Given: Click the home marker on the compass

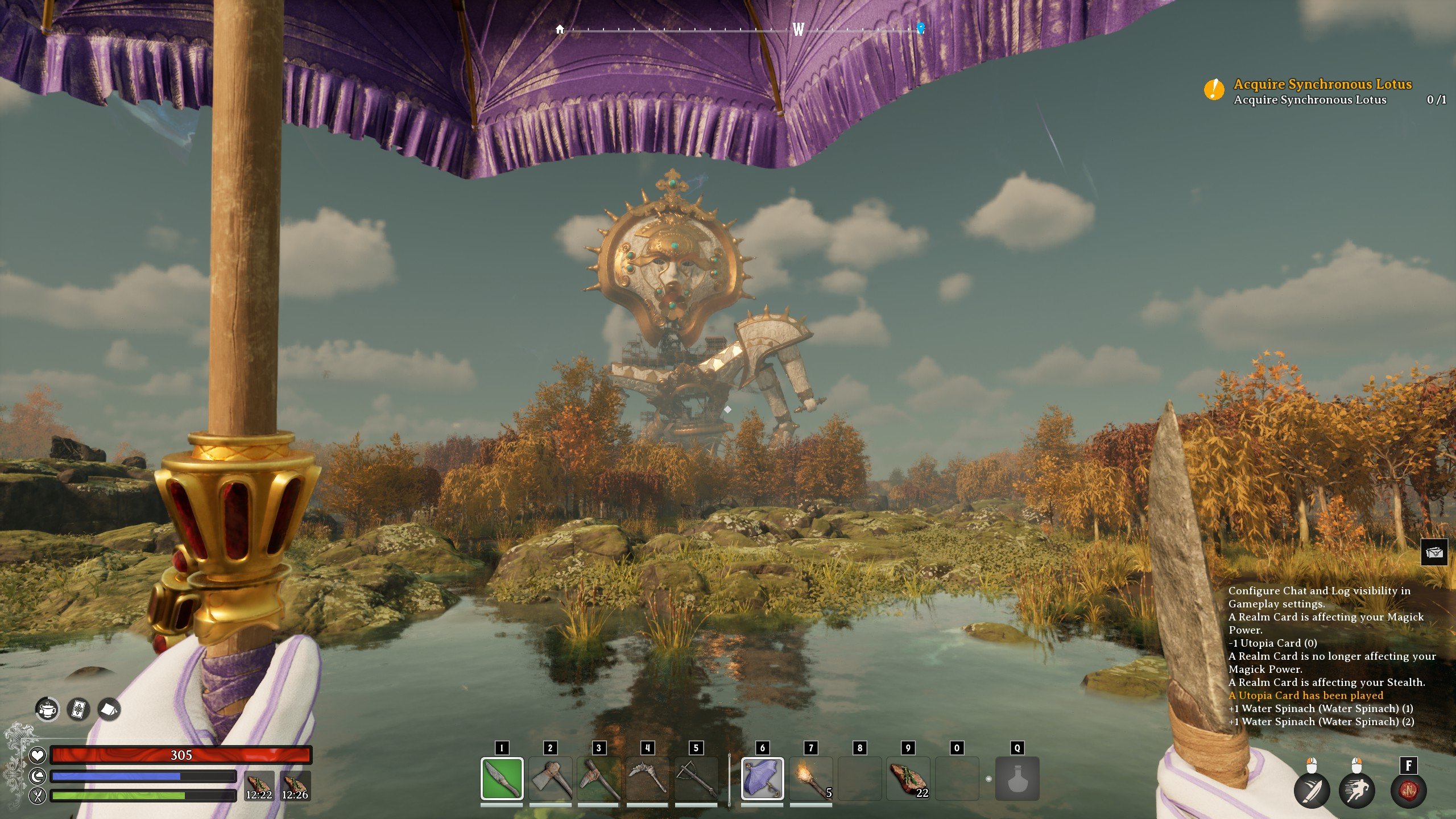Looking at the screenshot, I should pyautogui.click(x=560, y=29).
